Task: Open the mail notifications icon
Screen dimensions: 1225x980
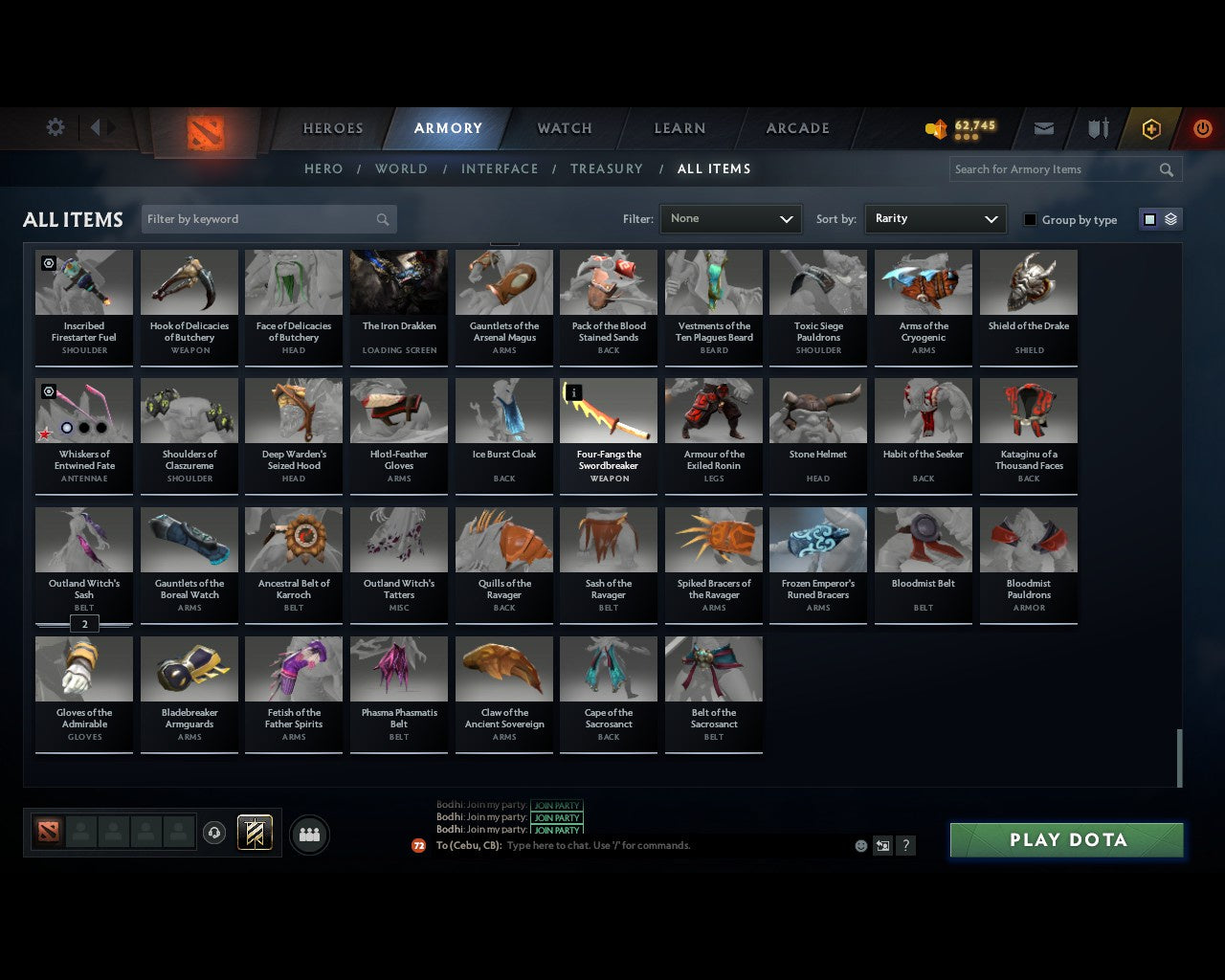Action: 1043,128
